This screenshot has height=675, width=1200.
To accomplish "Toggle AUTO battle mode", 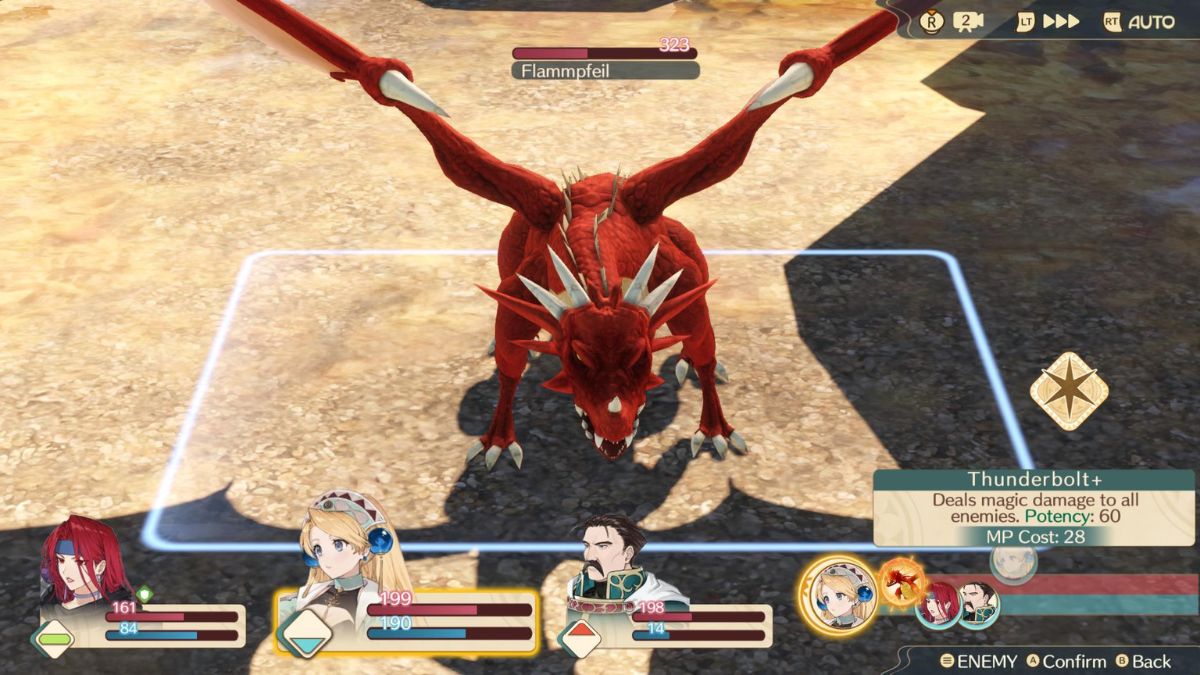I will pos(1139,22).
